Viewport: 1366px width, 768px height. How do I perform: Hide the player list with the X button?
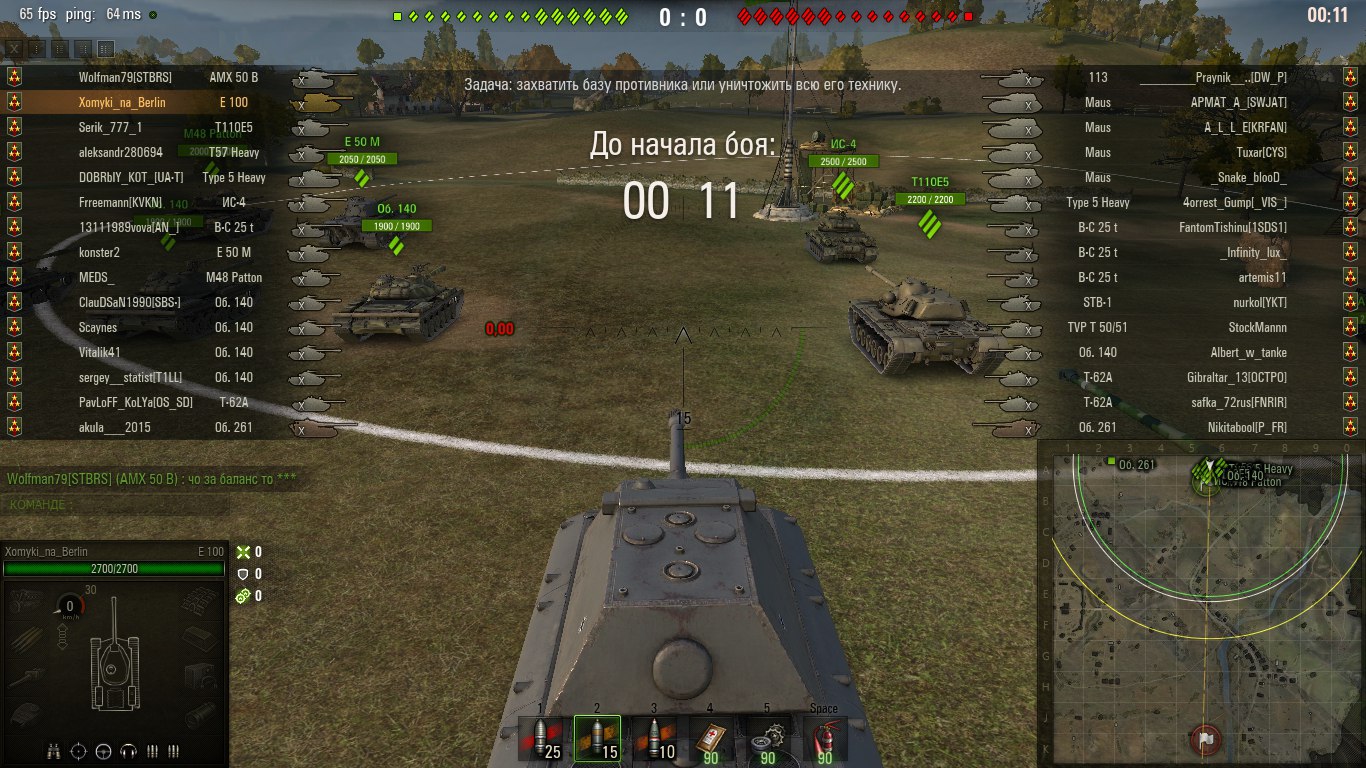(14, 48)
